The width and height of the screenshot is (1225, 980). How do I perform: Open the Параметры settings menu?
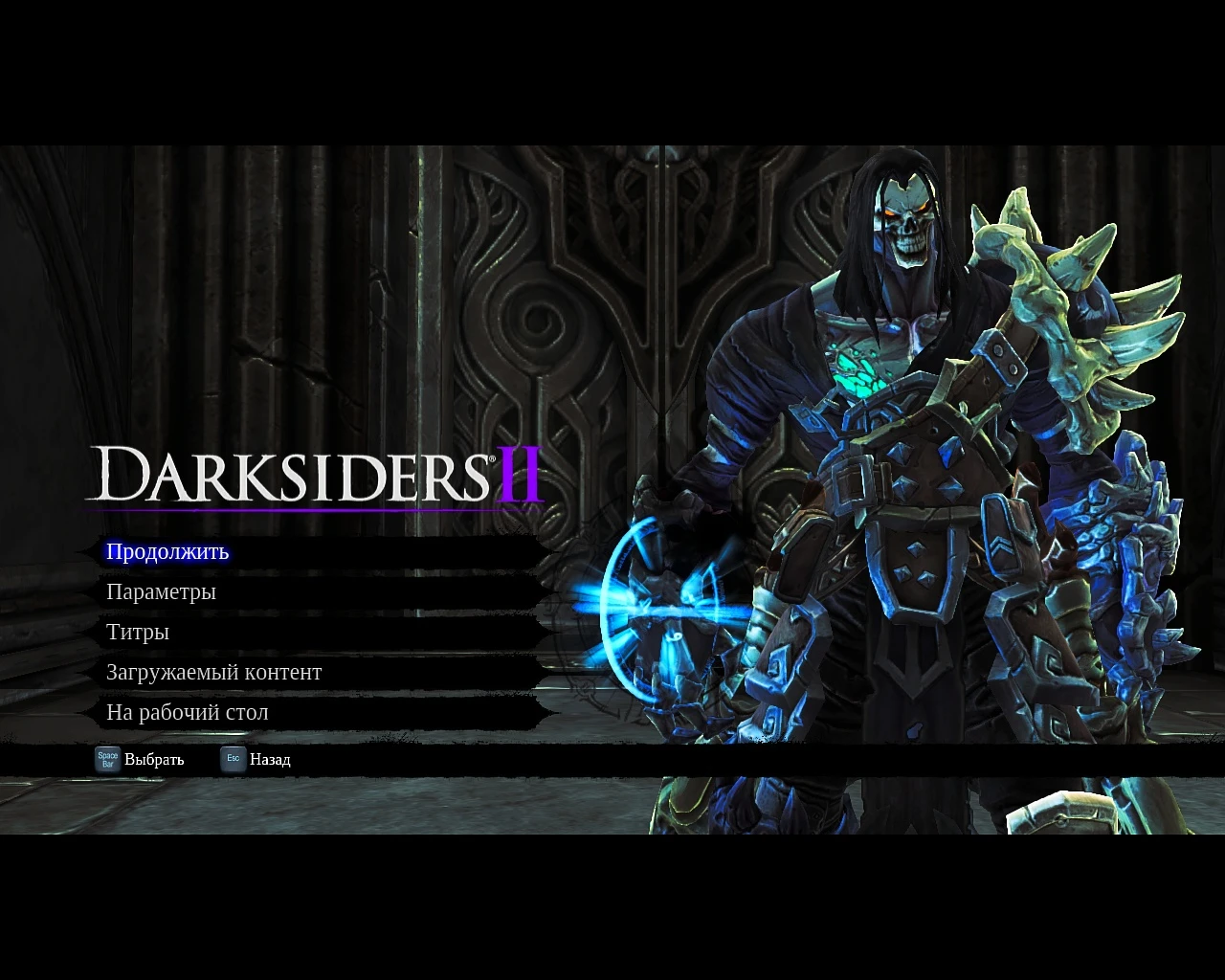point(161,591)
